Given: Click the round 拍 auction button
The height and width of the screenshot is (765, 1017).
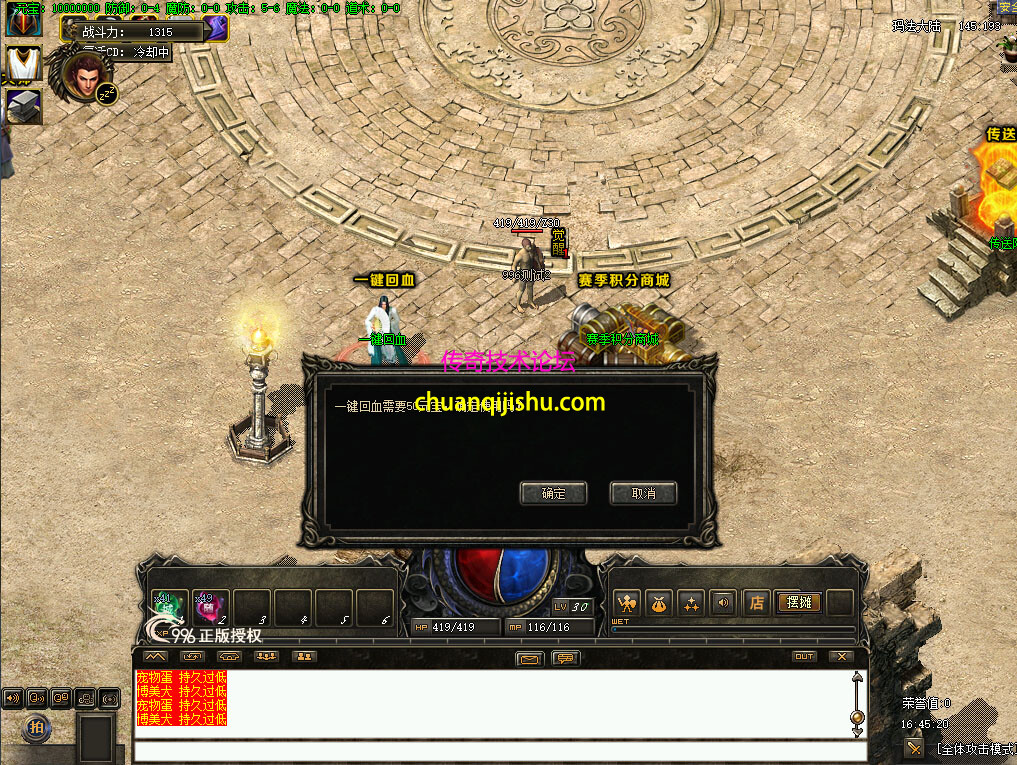Looking at the screenshot, I should [36, 727].
